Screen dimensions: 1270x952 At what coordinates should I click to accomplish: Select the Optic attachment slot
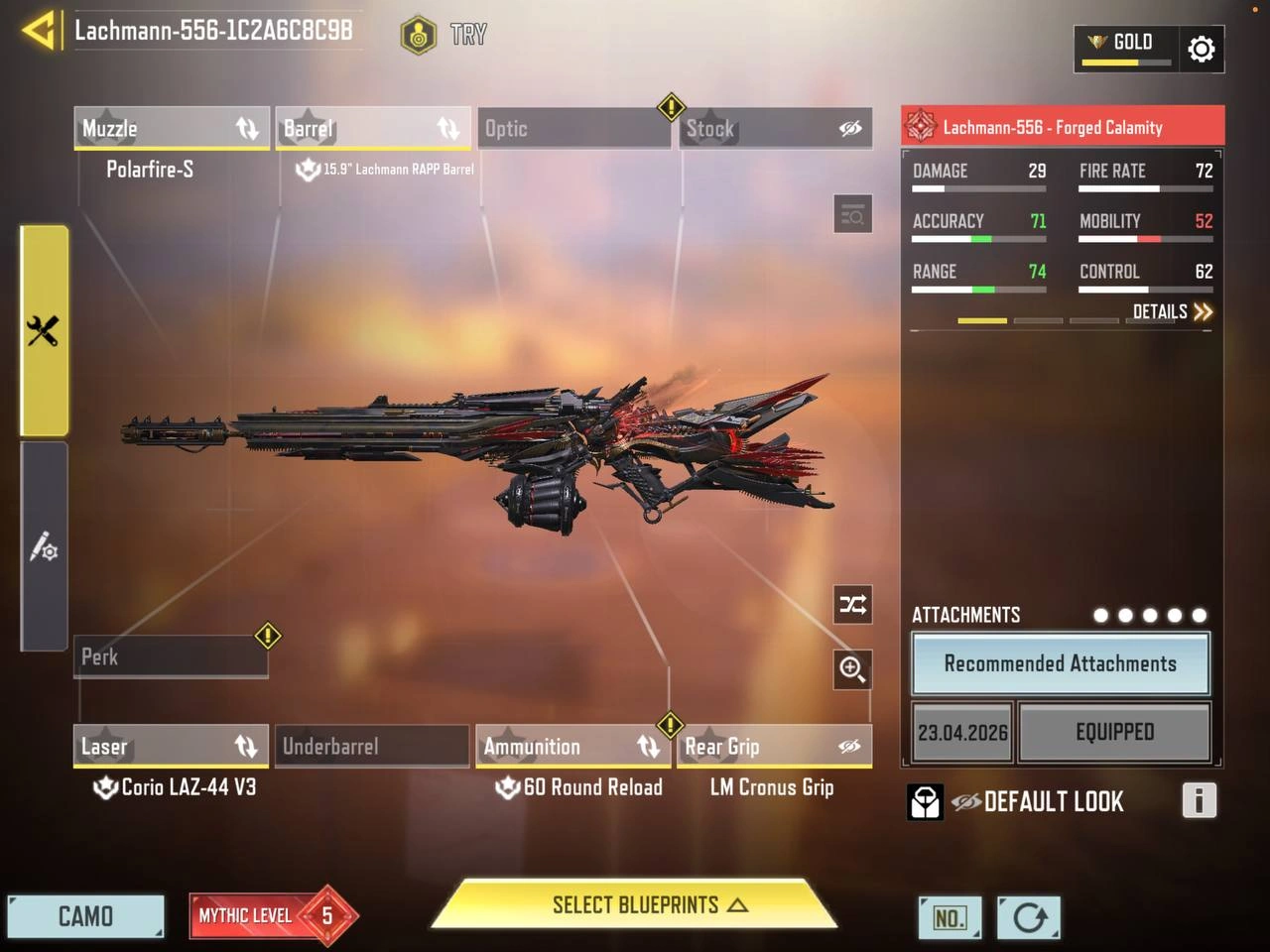click(x=573, y=128)
